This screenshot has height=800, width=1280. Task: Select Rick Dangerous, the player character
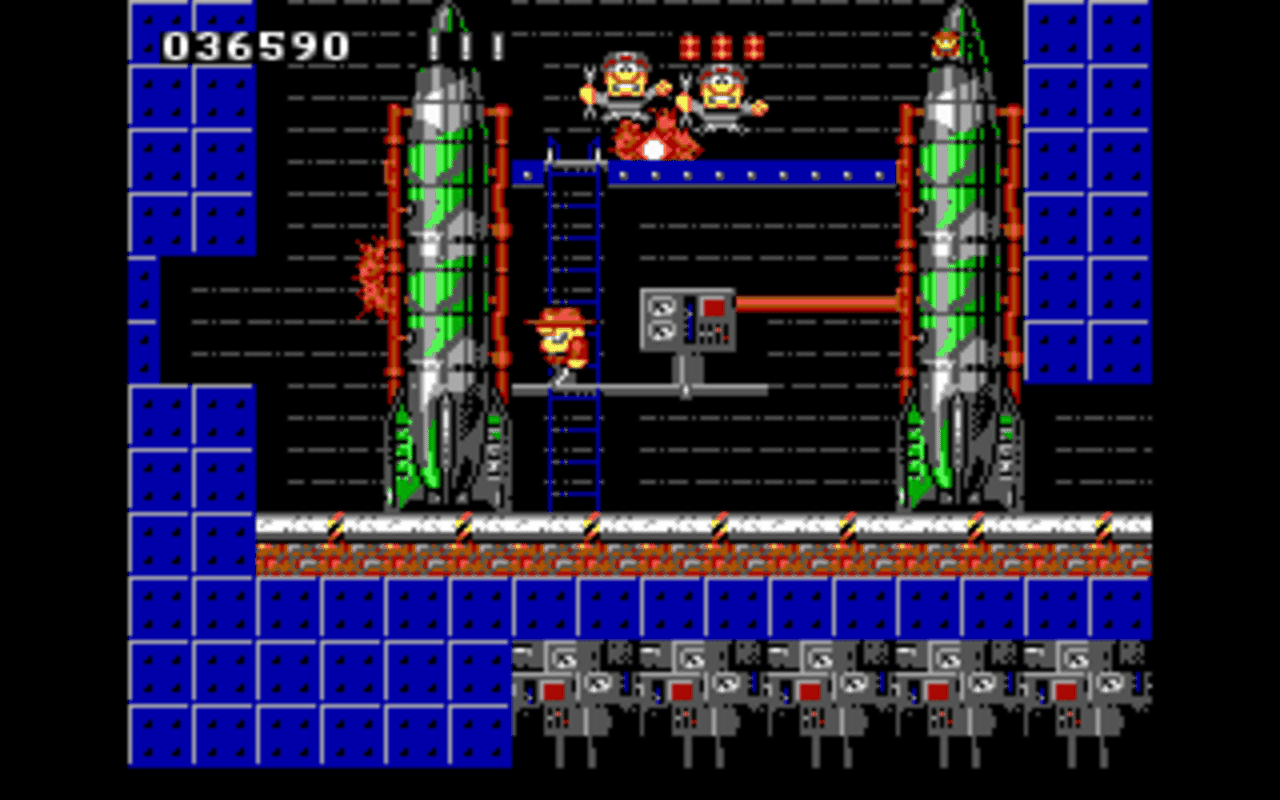click(560, 340)
